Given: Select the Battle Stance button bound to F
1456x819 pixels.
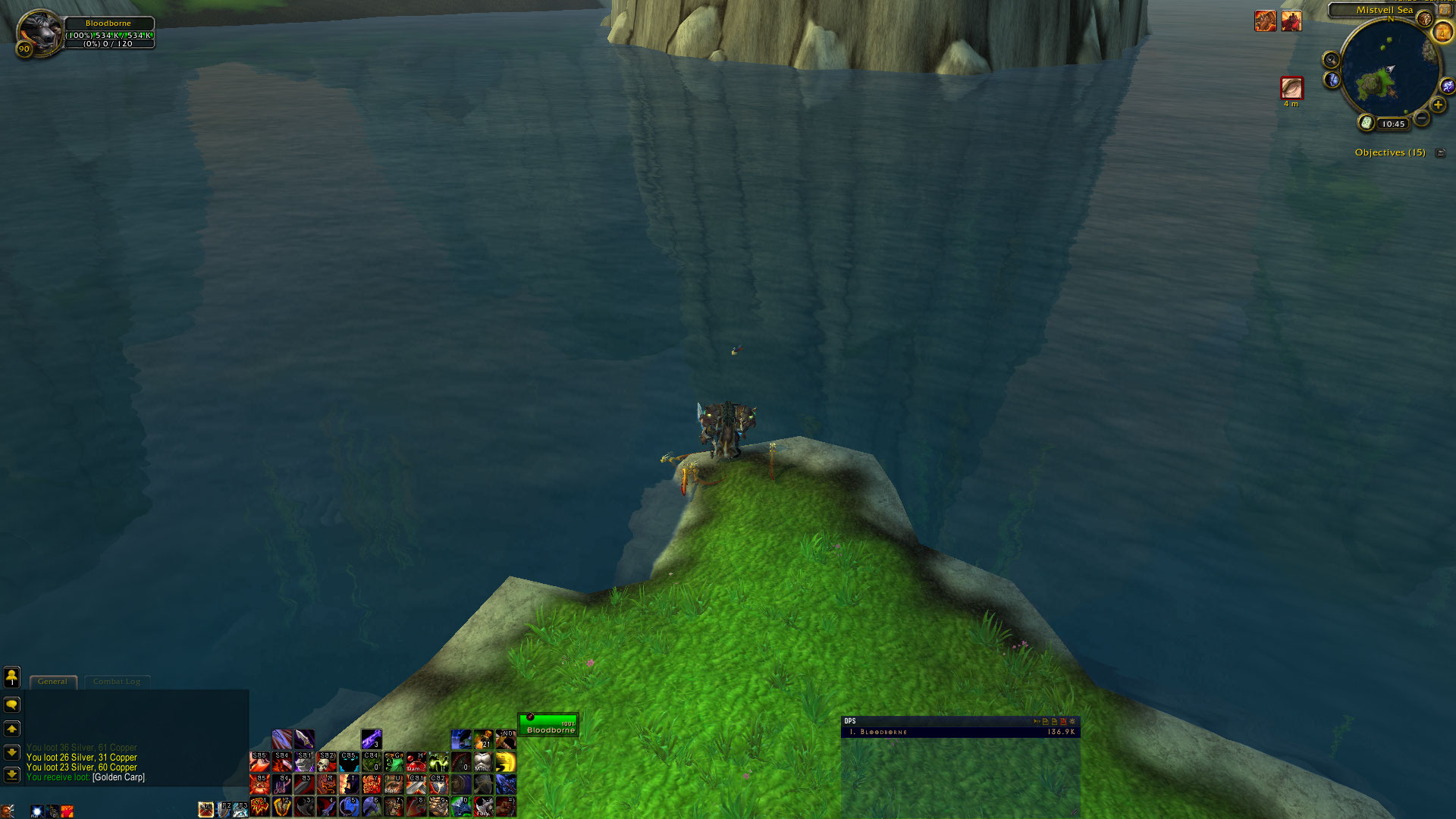Looking at the screenshot, I should (x=206, y=810).
